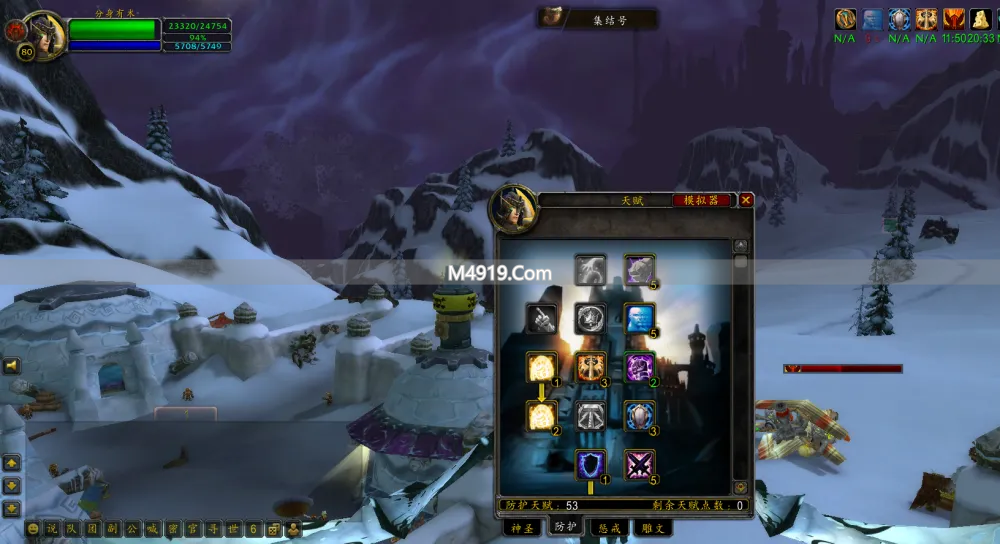The image size is (1000, 544).
Task: Click the smiley emote button in chat bar
Action: (33, 529)
